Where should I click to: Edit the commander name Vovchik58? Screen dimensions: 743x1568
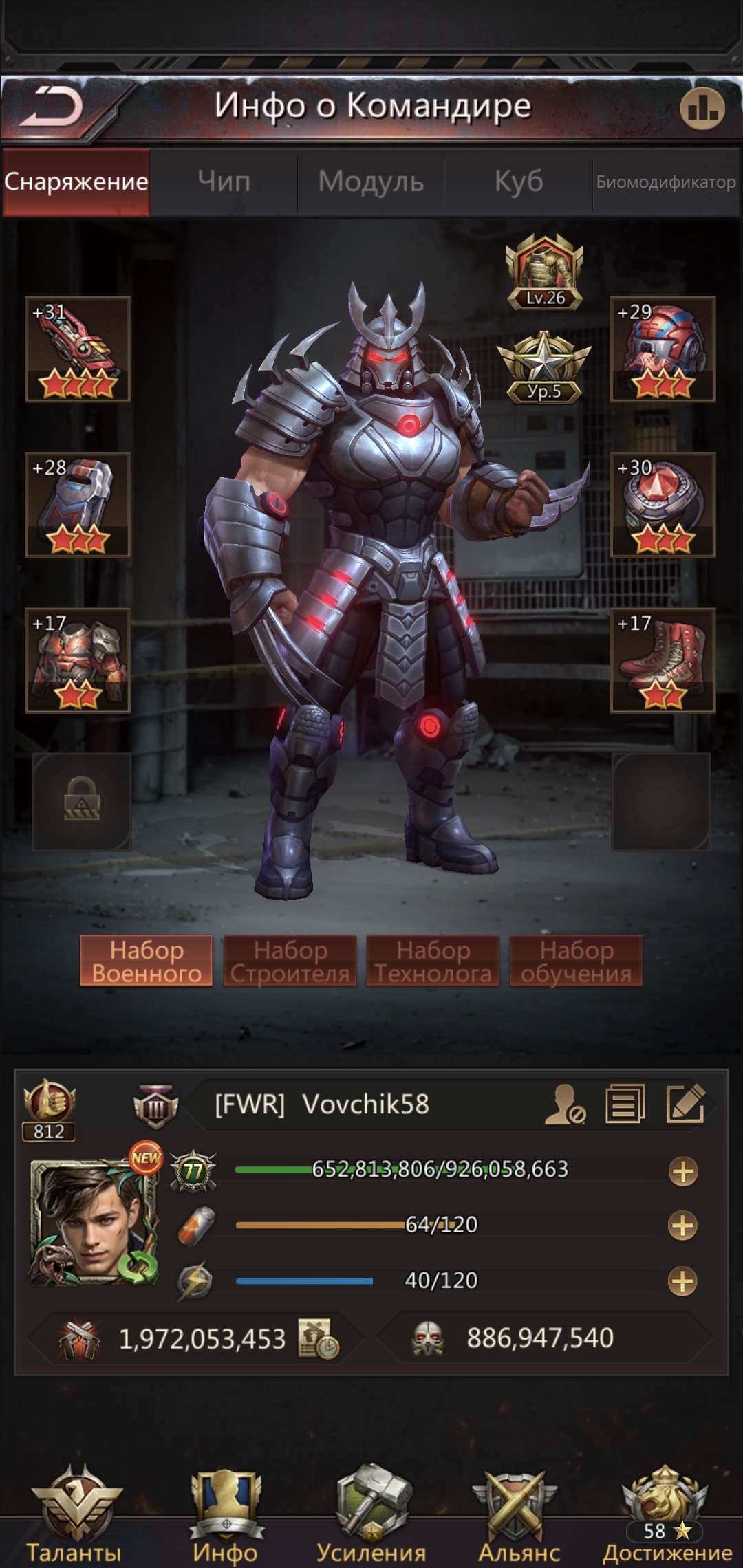coord(685,1104)
